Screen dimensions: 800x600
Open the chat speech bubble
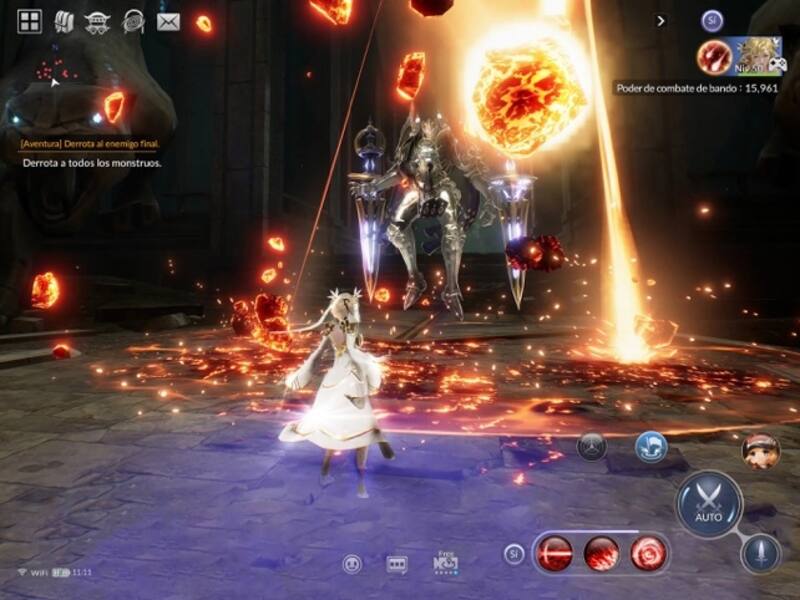397,565
